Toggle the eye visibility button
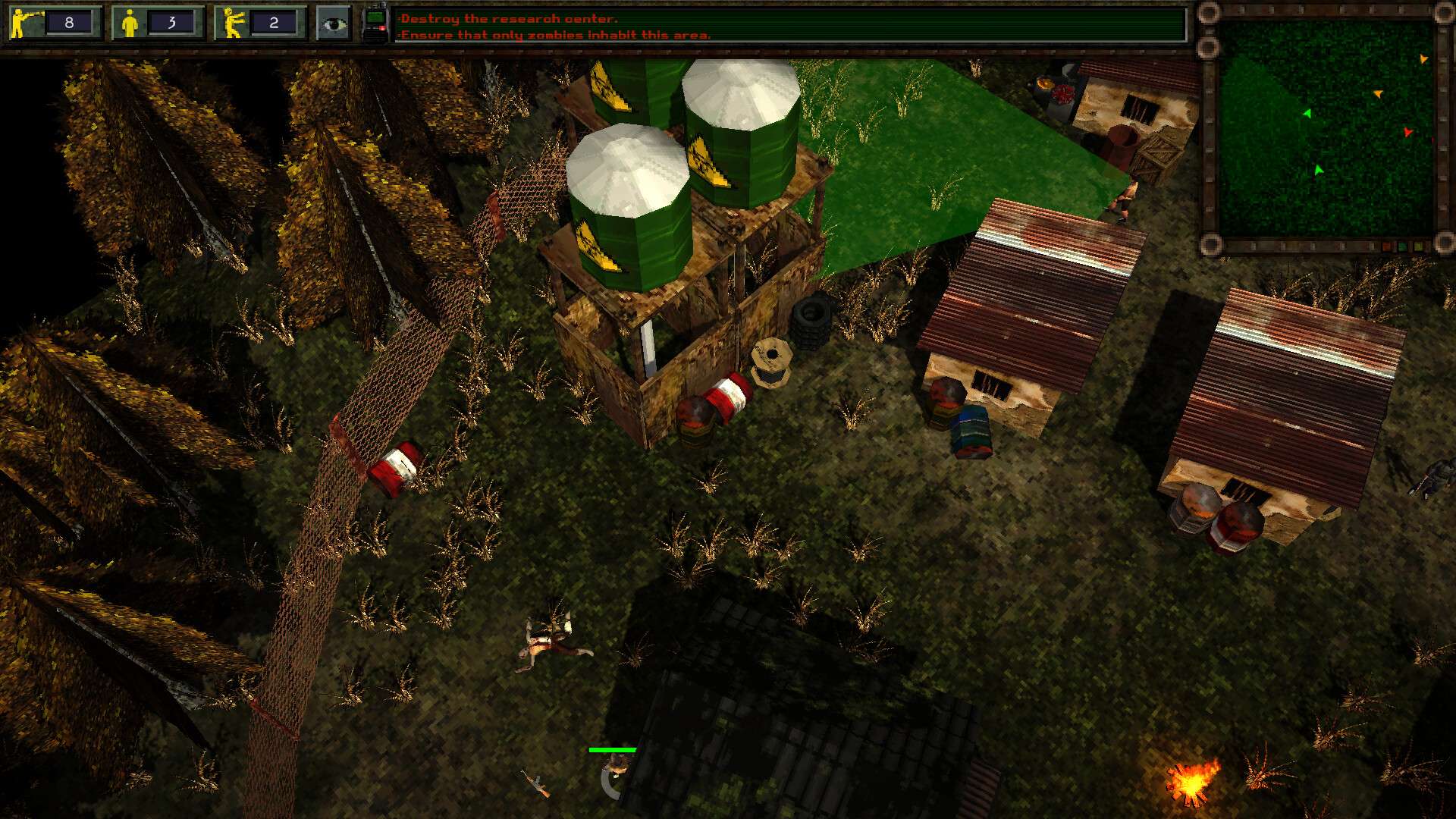The width and height of the screenshot is (1456, 819). tap(333, 24)
